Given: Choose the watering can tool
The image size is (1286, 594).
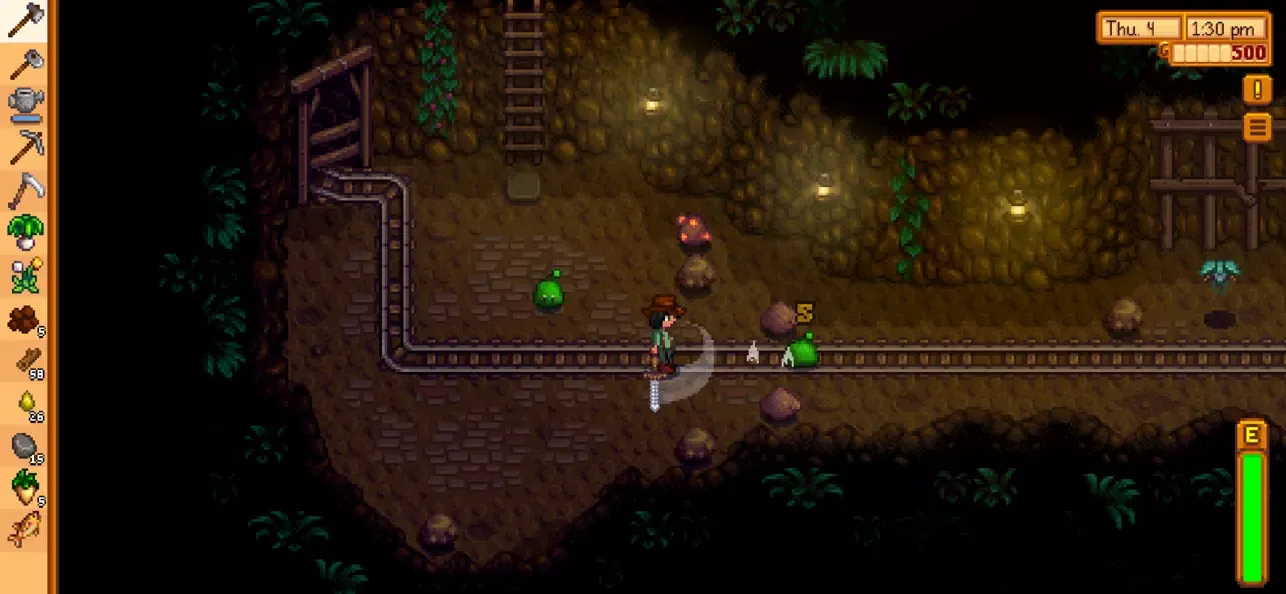Looking at the screenshot, I should [x=26, y=105].
